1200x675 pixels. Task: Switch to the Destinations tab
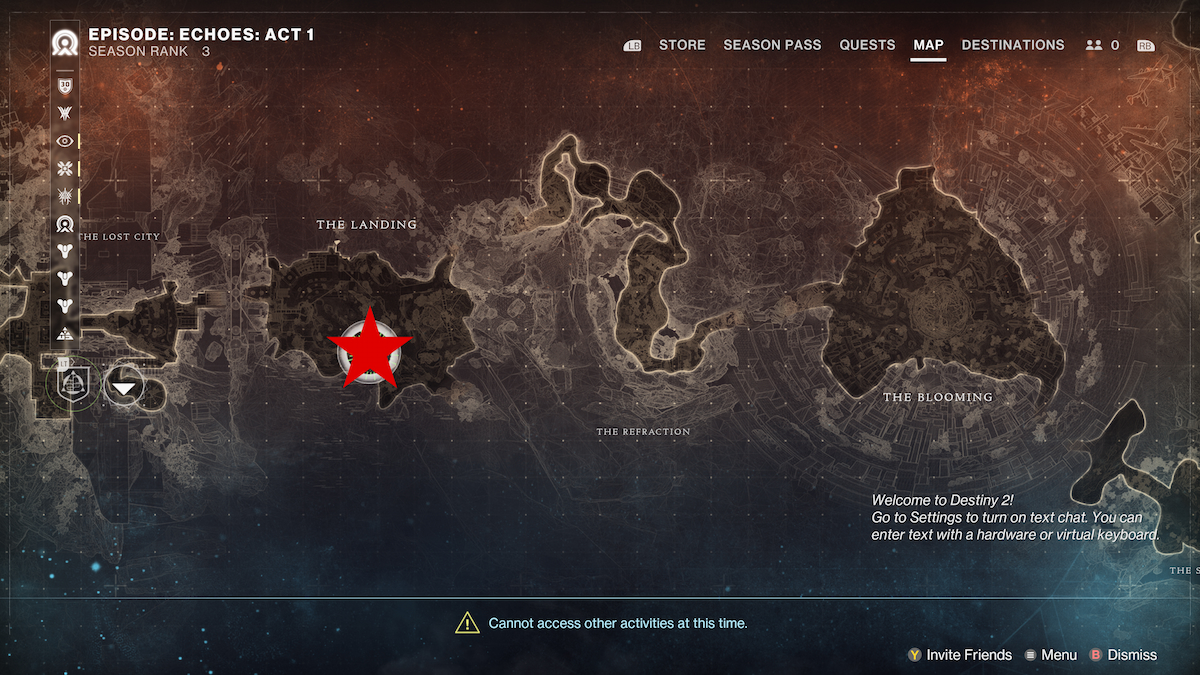coord(1012,45)
